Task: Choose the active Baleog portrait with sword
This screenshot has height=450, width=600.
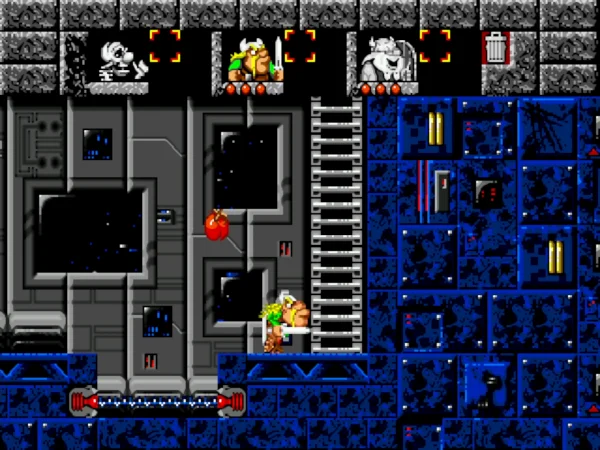Action: click(253, 59)
